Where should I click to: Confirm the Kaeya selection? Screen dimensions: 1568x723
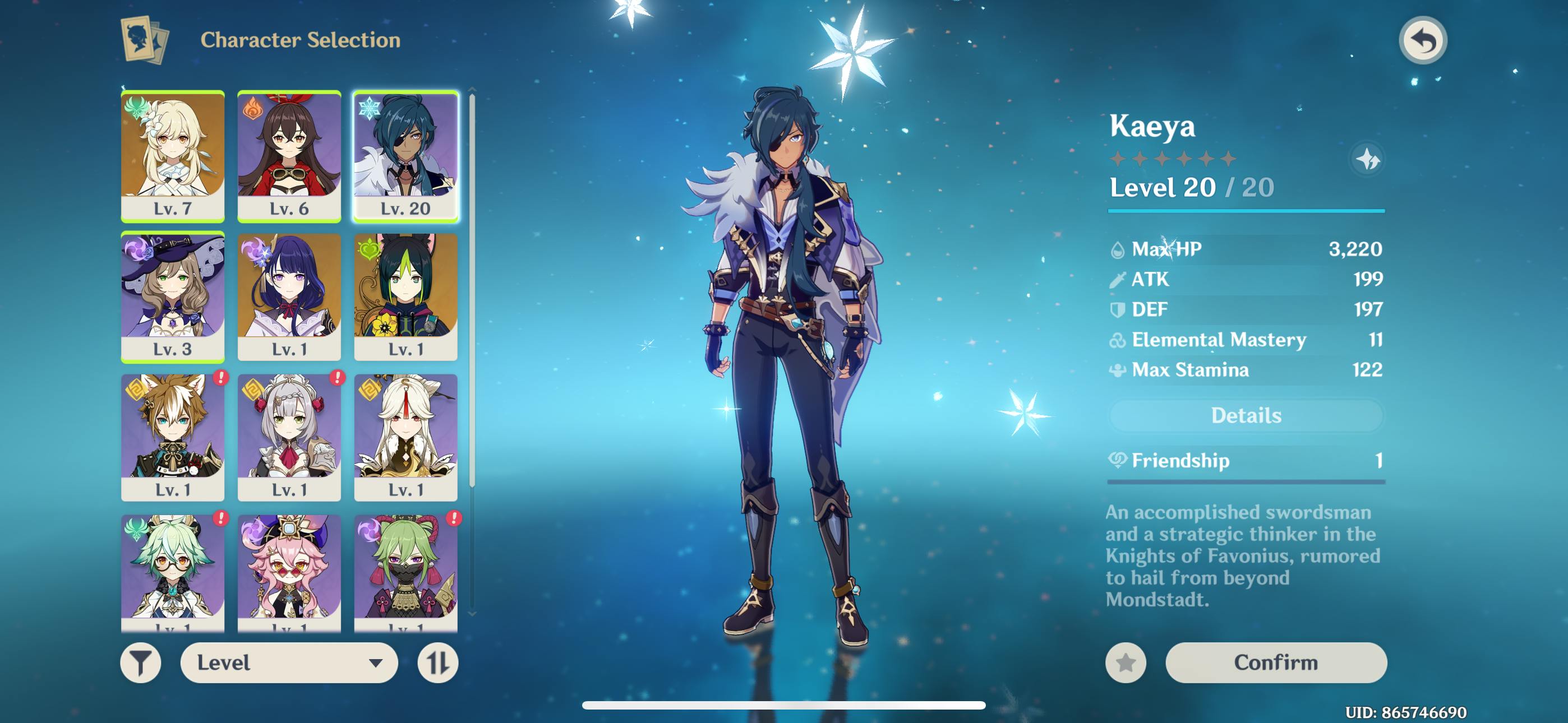(1275, 662)
